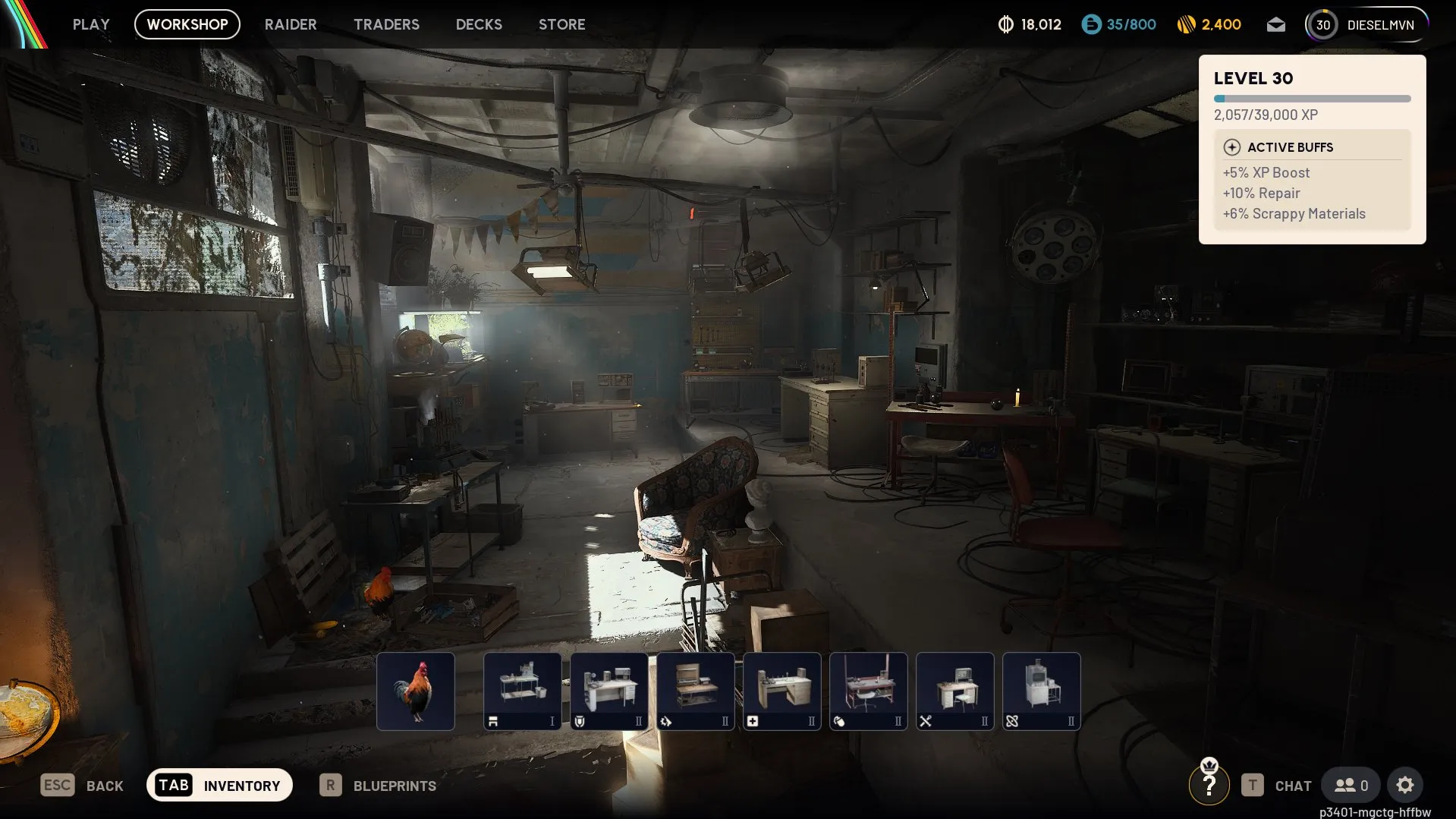Go to the Traders tab
The image size is (1456, 819).
pyautogui.click(x=386, y=24)
